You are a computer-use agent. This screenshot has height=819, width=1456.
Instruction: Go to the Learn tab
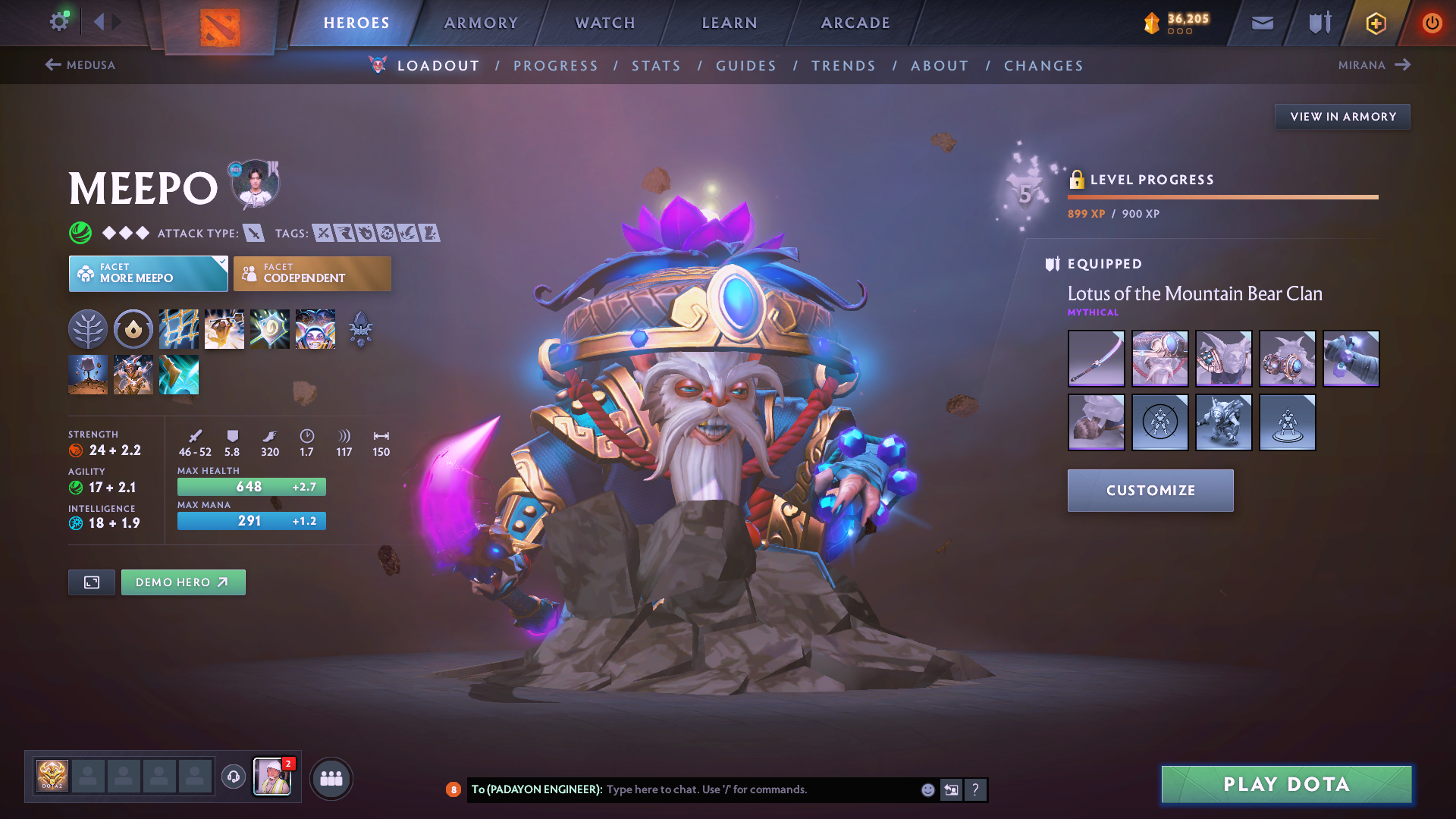[730, 23]
